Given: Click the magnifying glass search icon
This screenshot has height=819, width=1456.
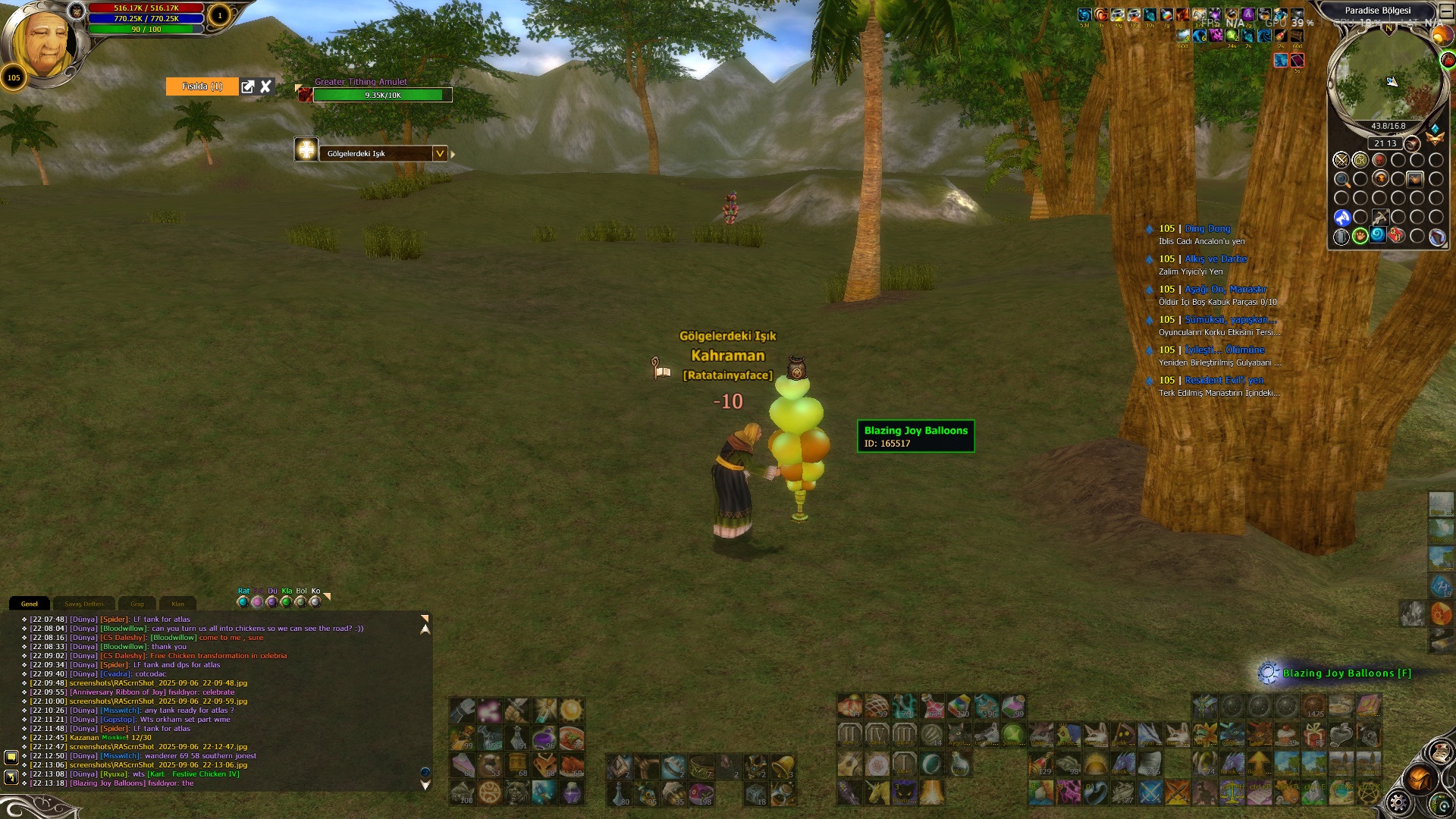Looking at the screenshot, I should click(x=1342, y=180).
